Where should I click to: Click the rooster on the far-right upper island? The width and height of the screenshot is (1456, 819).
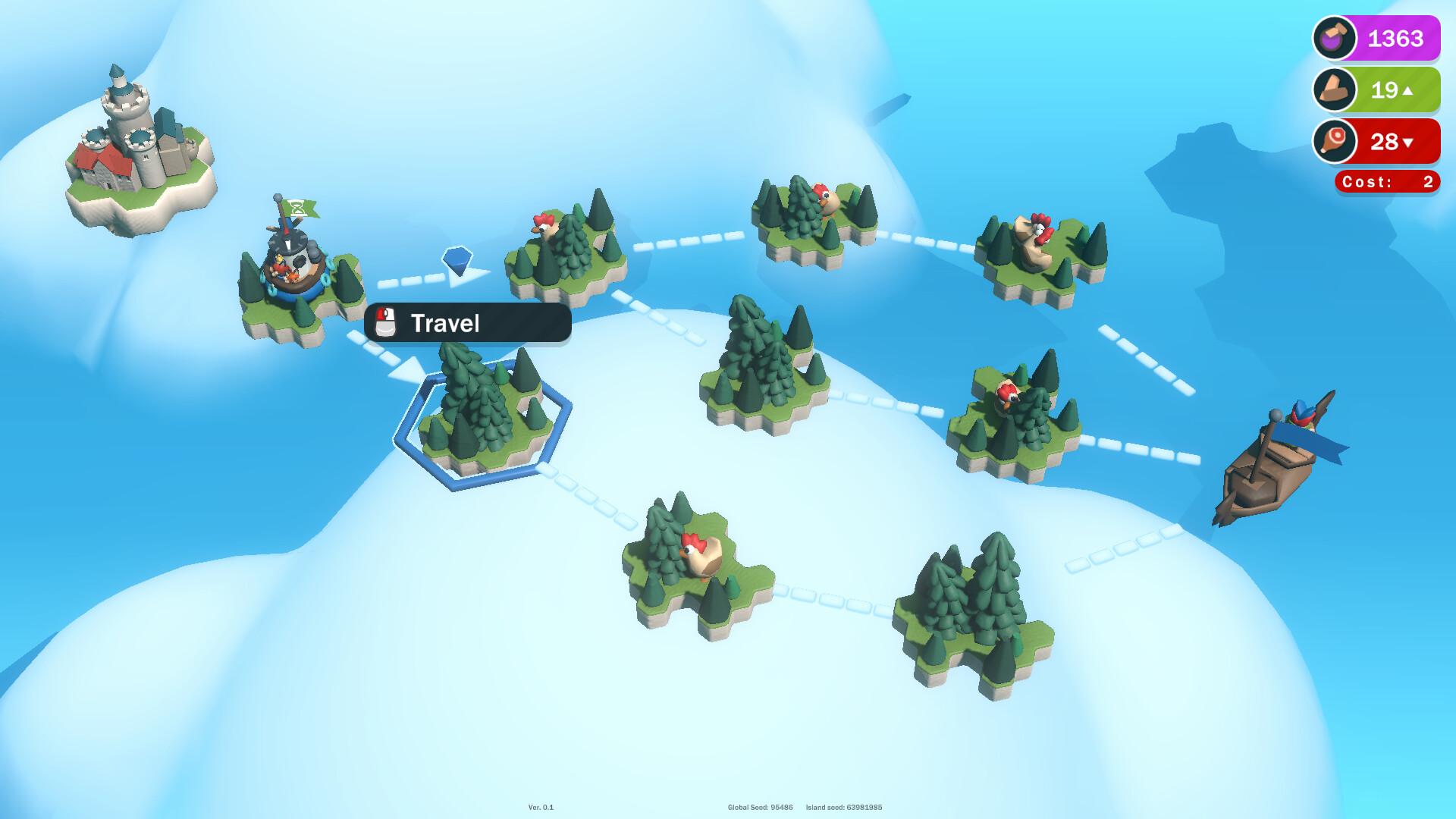(1037, 230)
